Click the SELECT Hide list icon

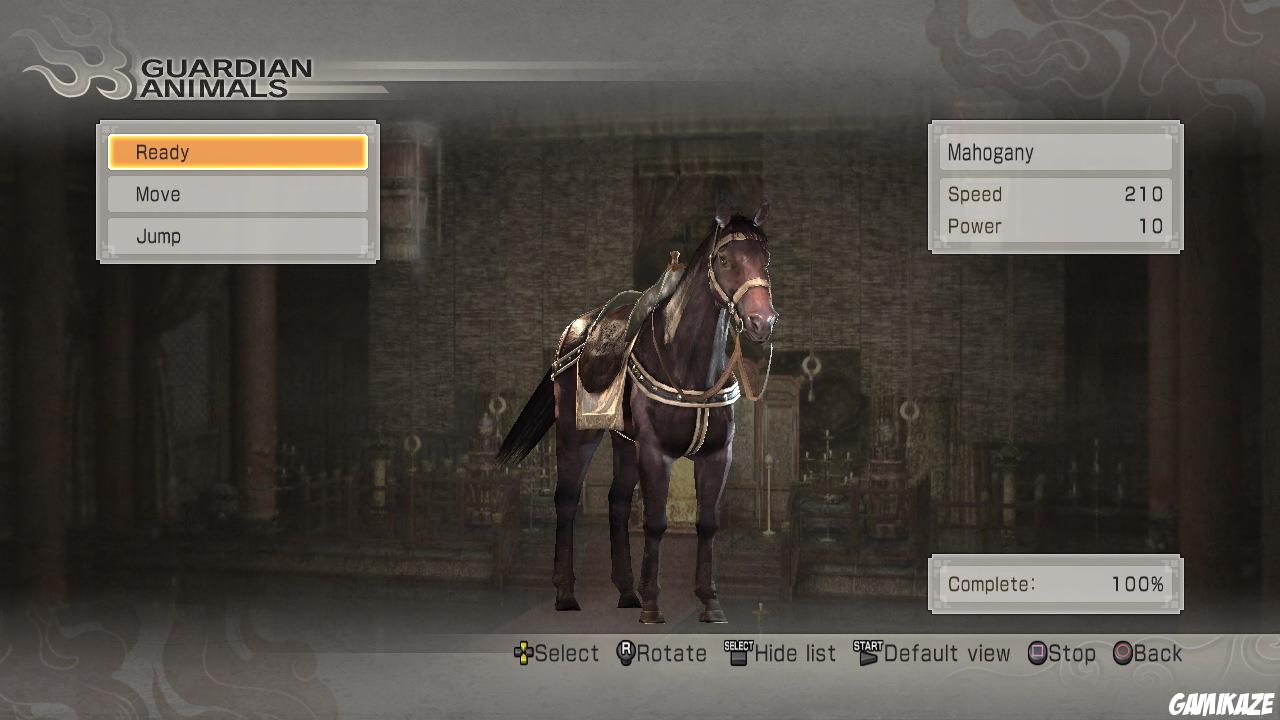[x=736, y=653]
